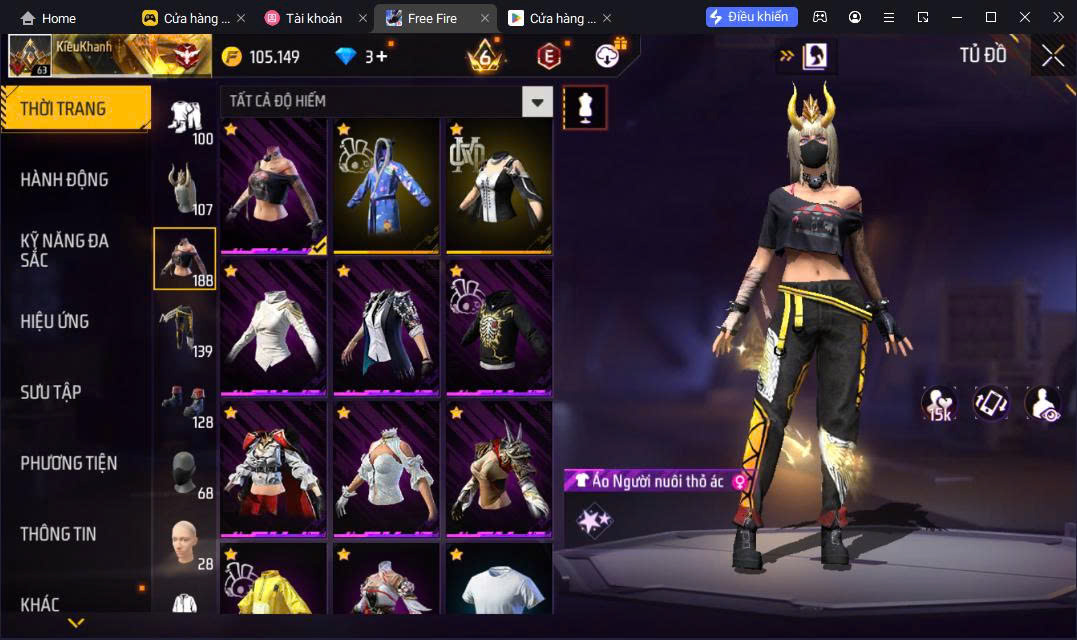Open the Thông Tin tab
The height and width of the screenshot is (640, 1077).
coord(58,534)
